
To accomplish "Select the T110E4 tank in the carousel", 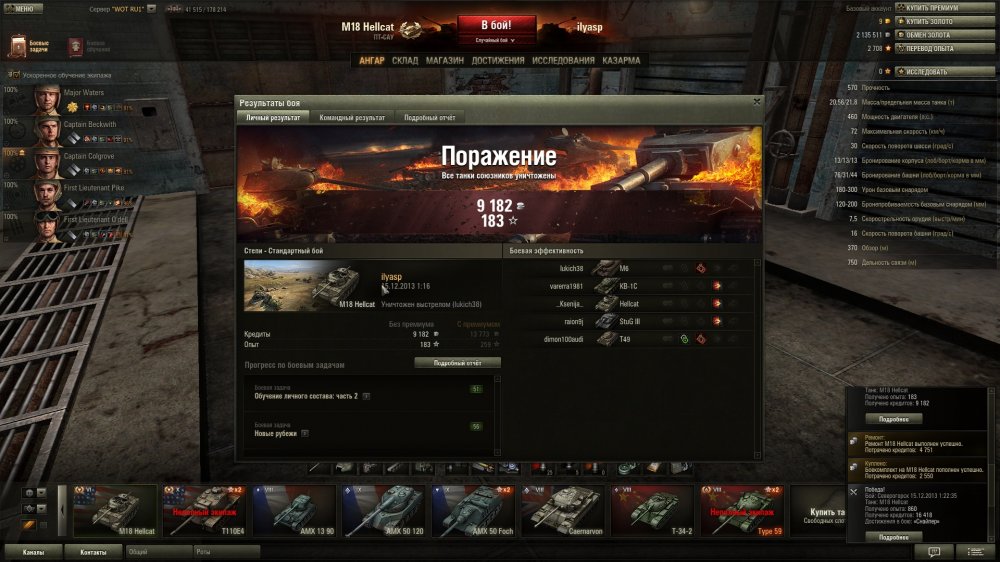I will pos(207,511).
